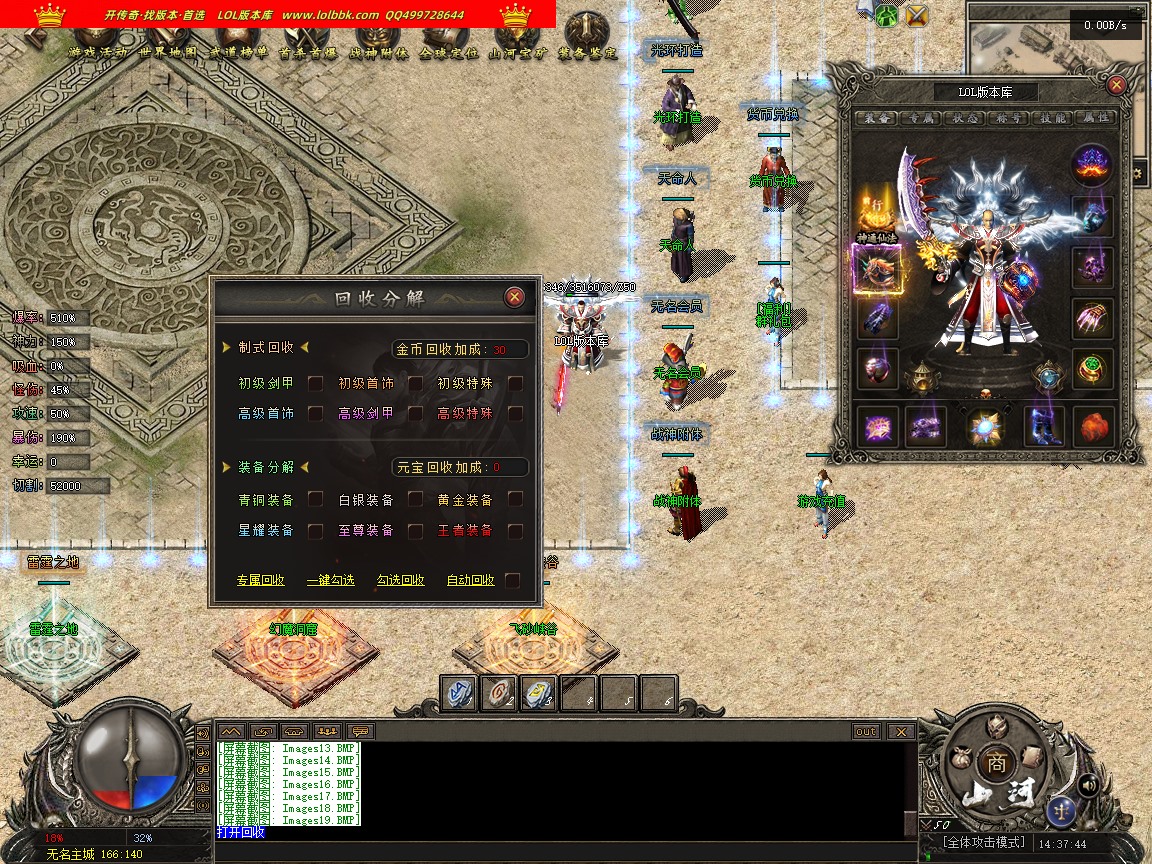Click the 专属回收 link
Image resolution: width=1152 pixels, height=864 pixels.
pos(260,580)
